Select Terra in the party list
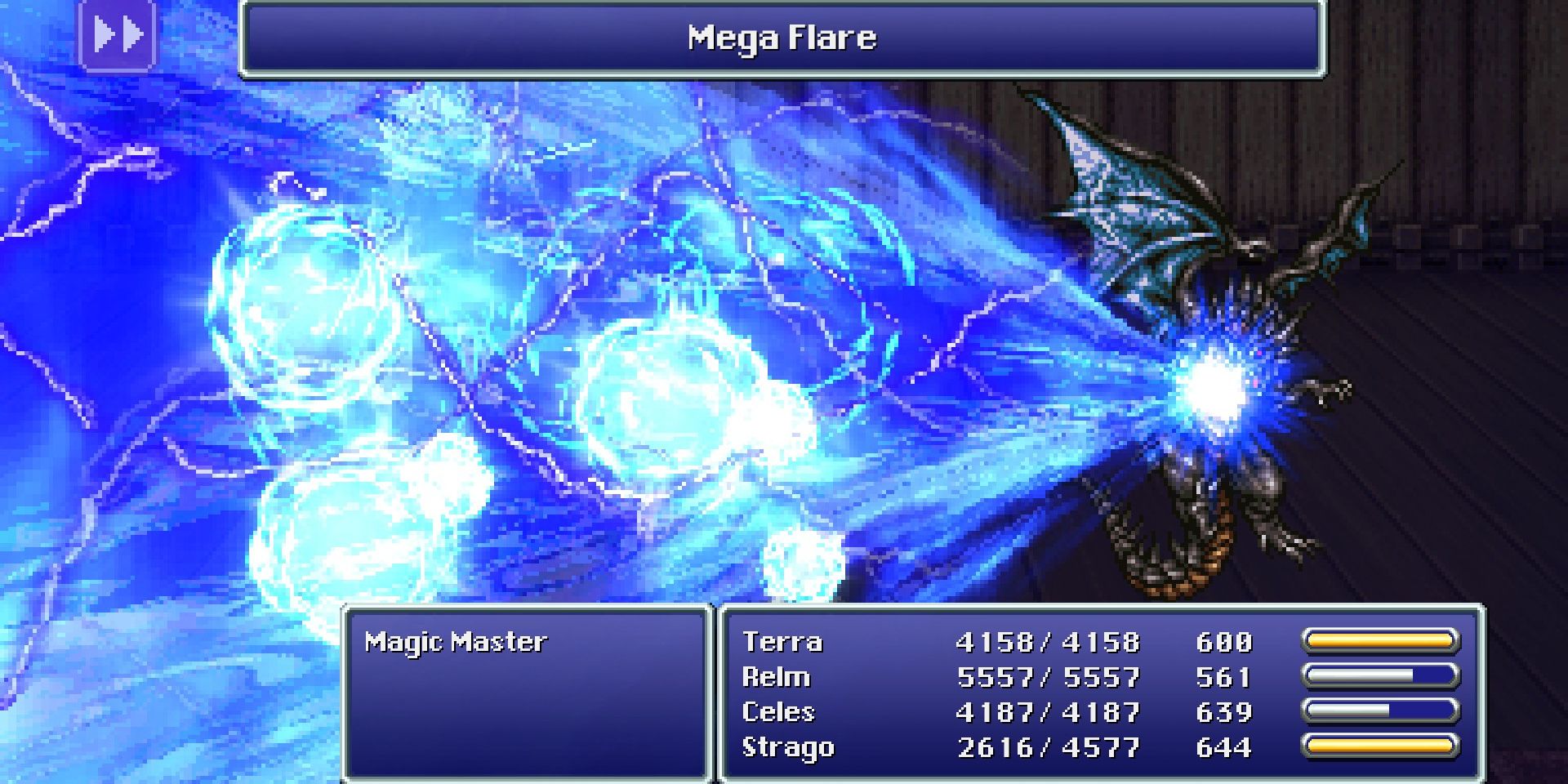1568x784 pixels. coord(782,642)
